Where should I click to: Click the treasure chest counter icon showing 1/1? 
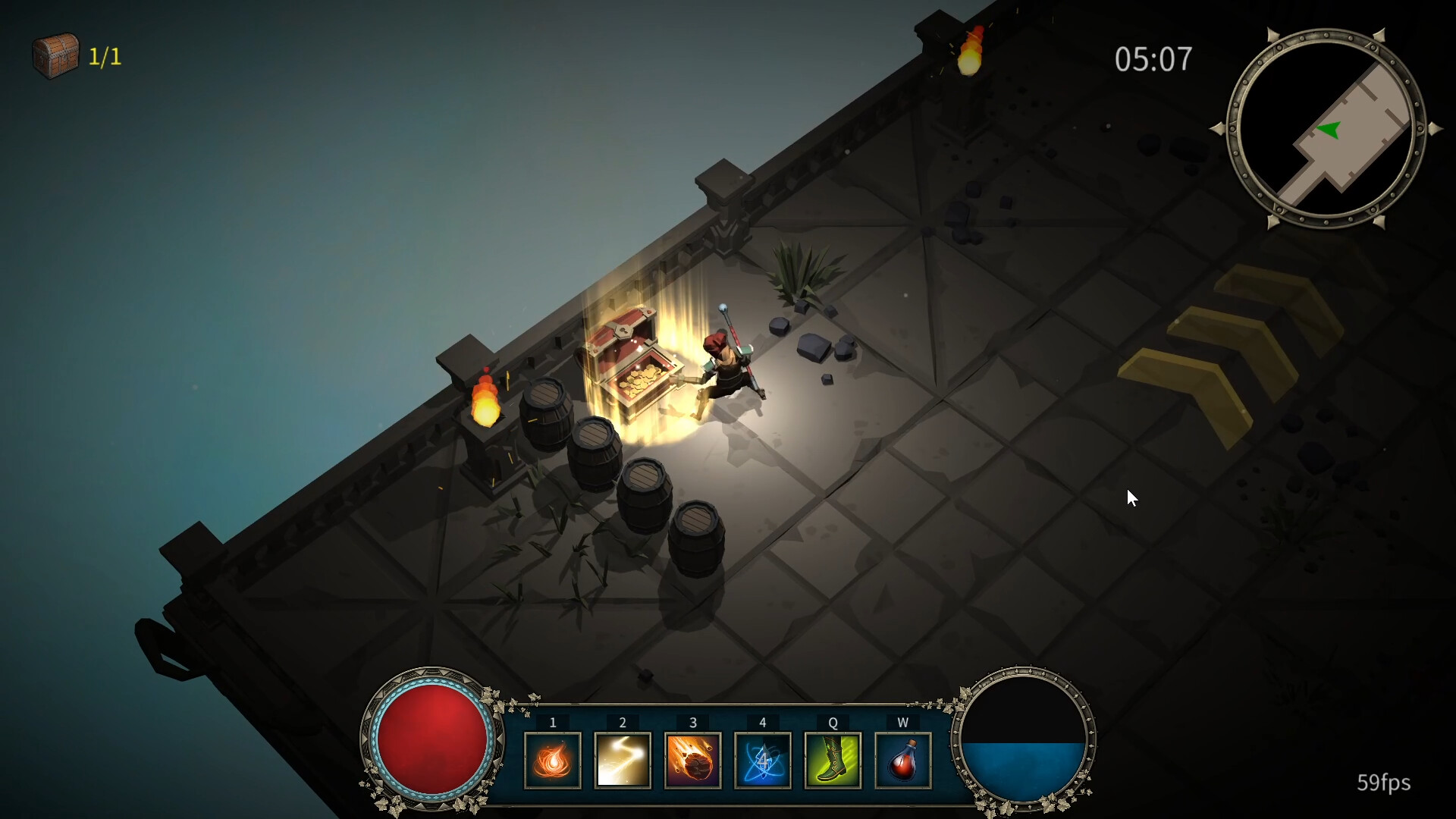(x=55, y=55)
